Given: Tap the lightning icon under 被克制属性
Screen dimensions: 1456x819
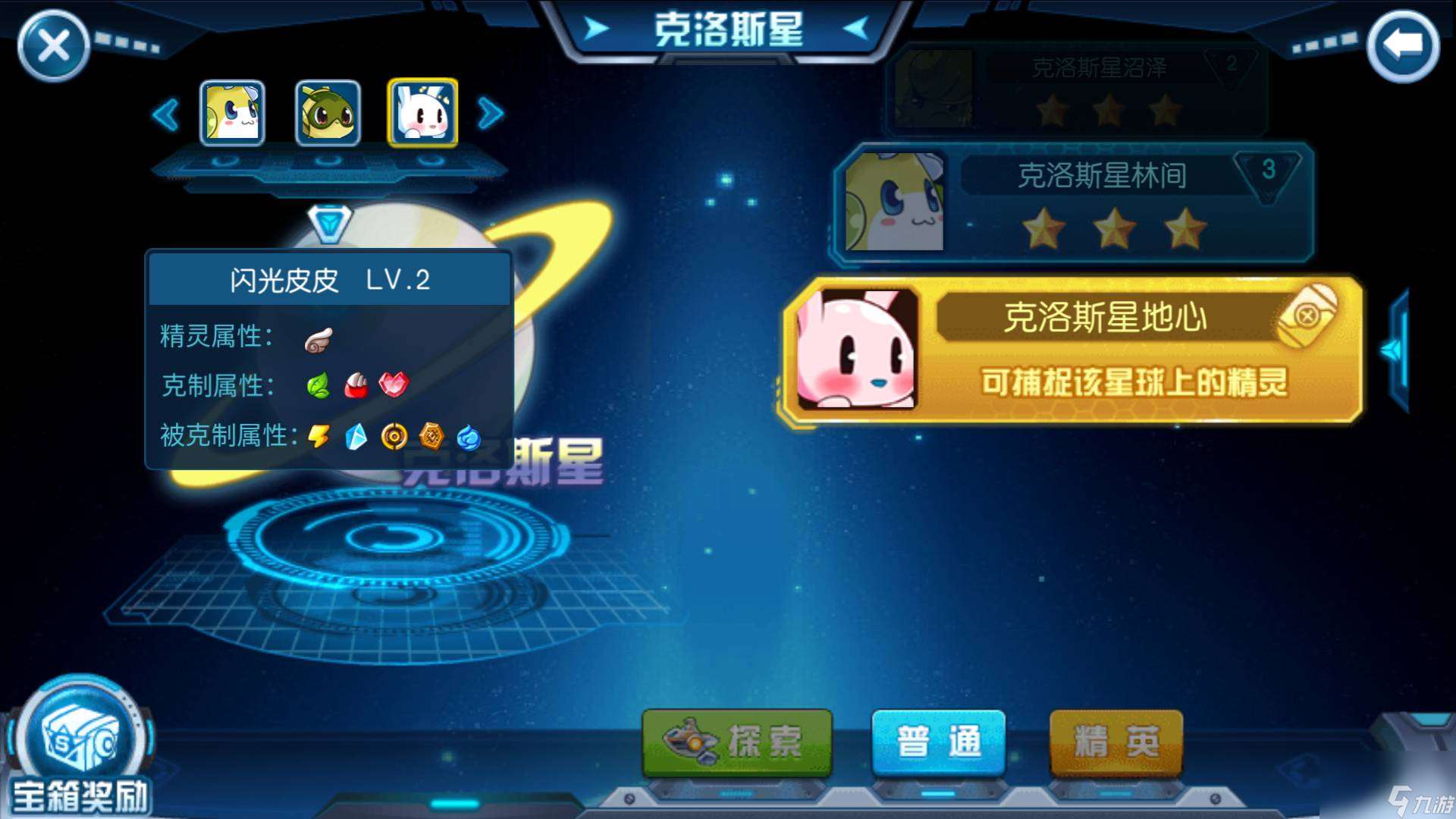Looking at the screenshot, I should (x=318, y=436).
